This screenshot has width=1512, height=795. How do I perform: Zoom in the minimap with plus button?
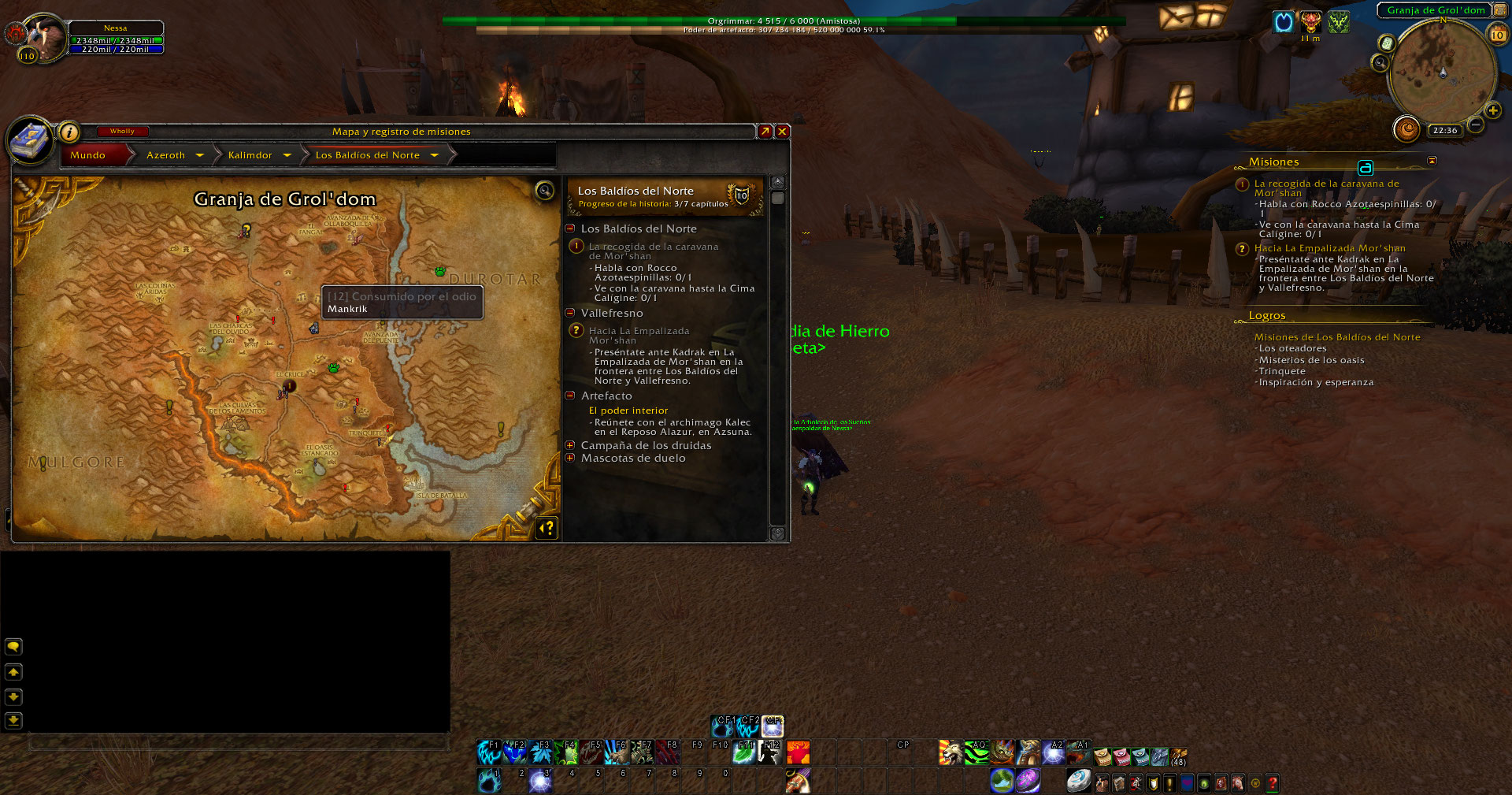[x=1492, y=110]
